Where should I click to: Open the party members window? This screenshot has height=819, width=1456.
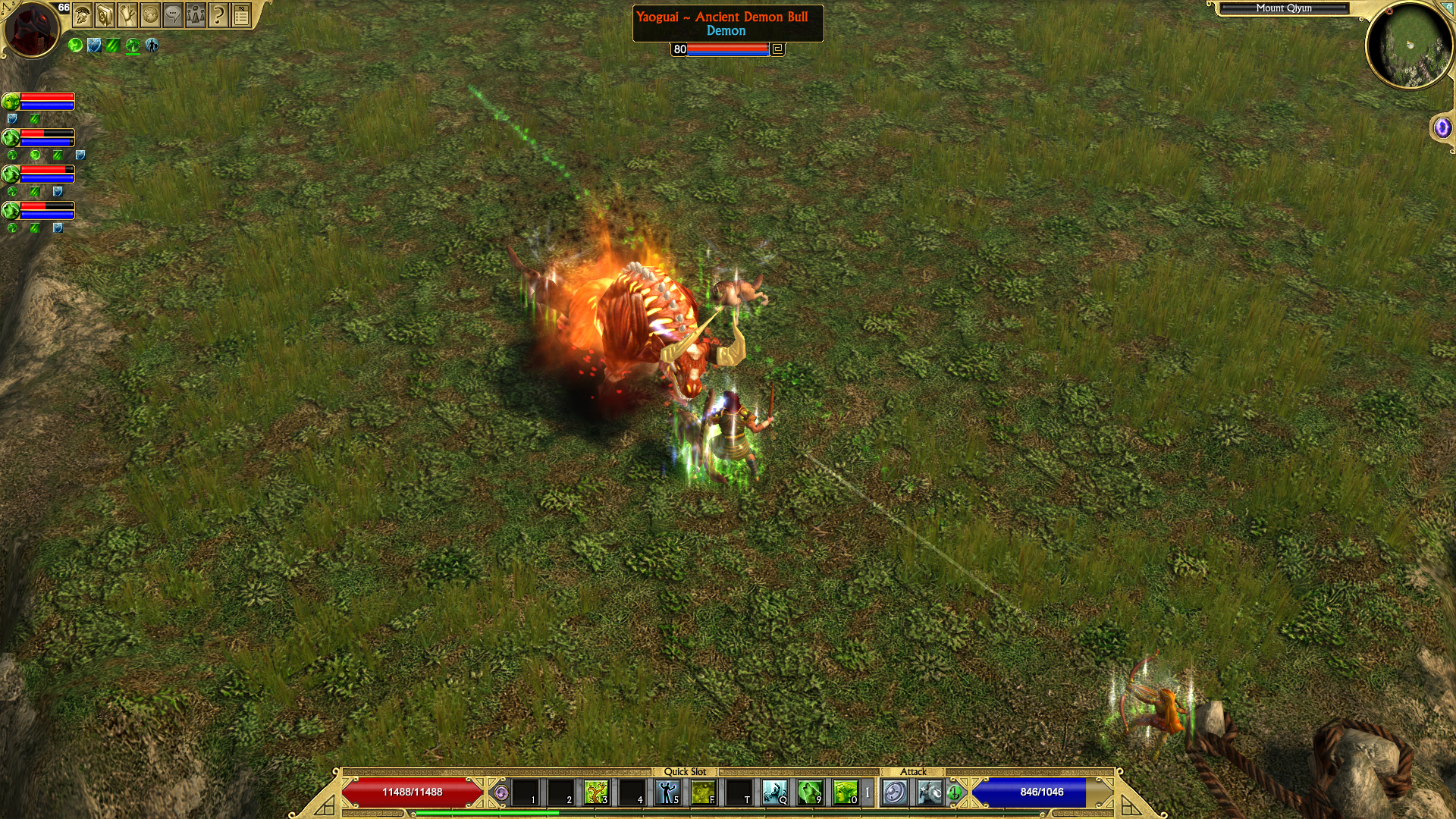pyautogui.click(x=196, y=14)
